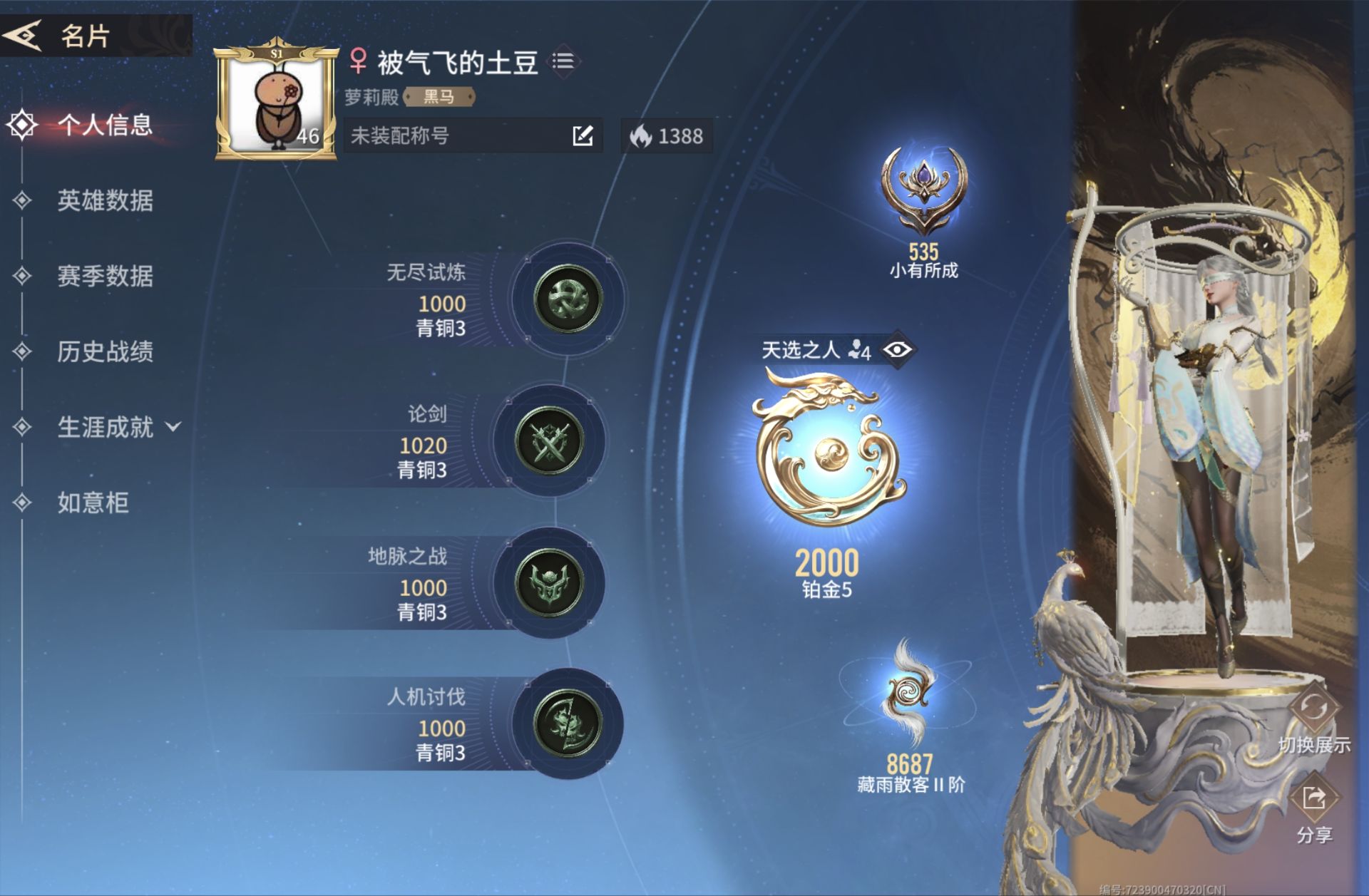
Task: Open the list menu beside 被气飞的土豆
Action: click(563, 60)
